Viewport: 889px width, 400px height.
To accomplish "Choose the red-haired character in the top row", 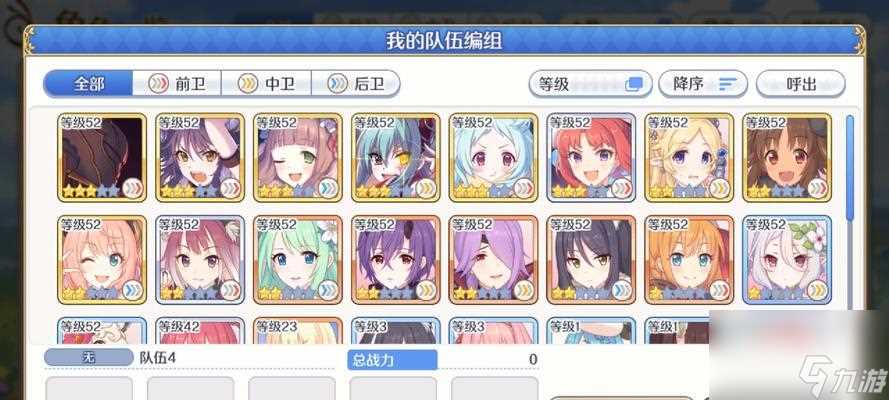I will 592,156.
